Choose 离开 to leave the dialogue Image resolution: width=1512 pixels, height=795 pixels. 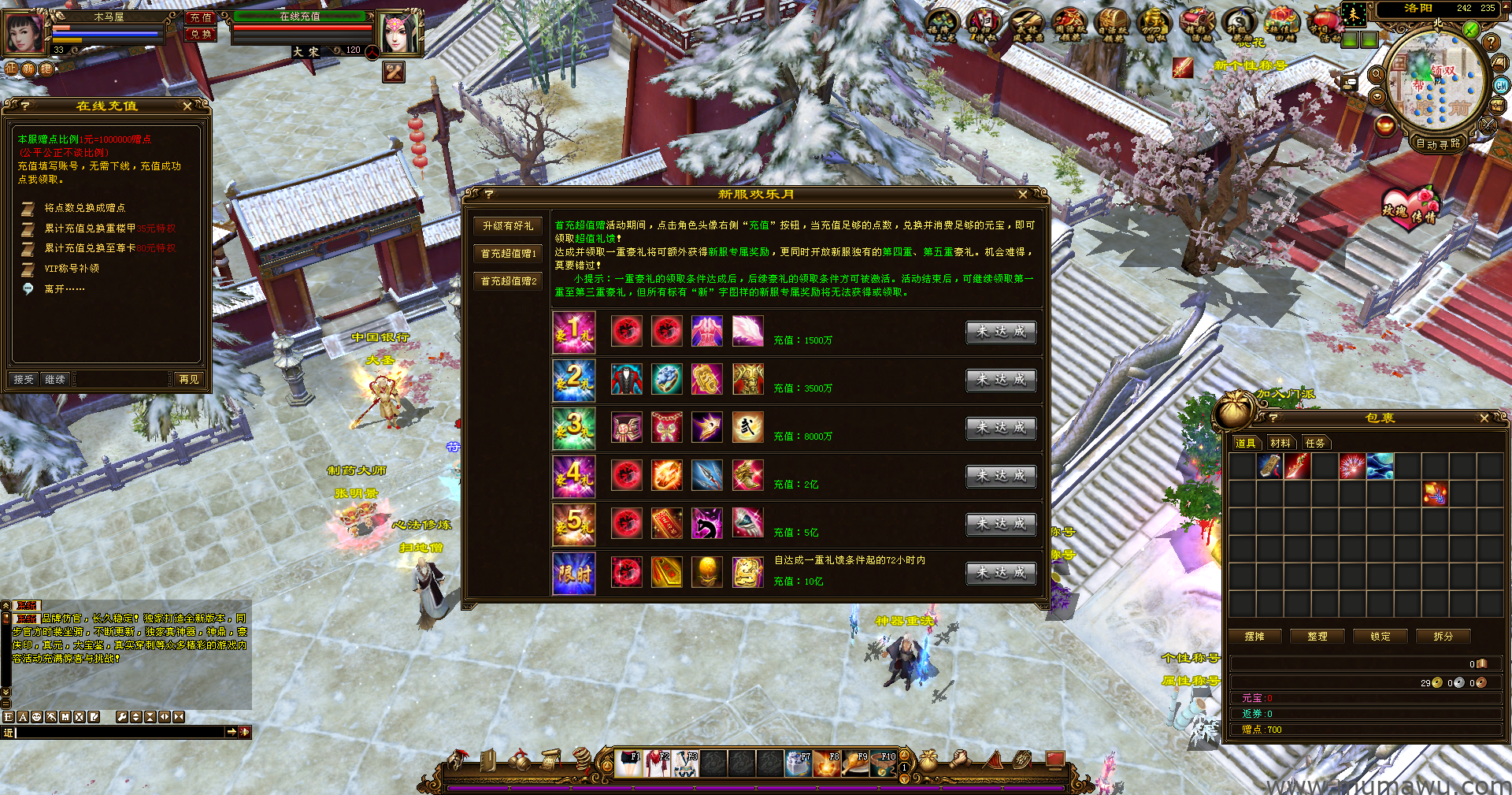pyautogui.click(x=65, y=289)
